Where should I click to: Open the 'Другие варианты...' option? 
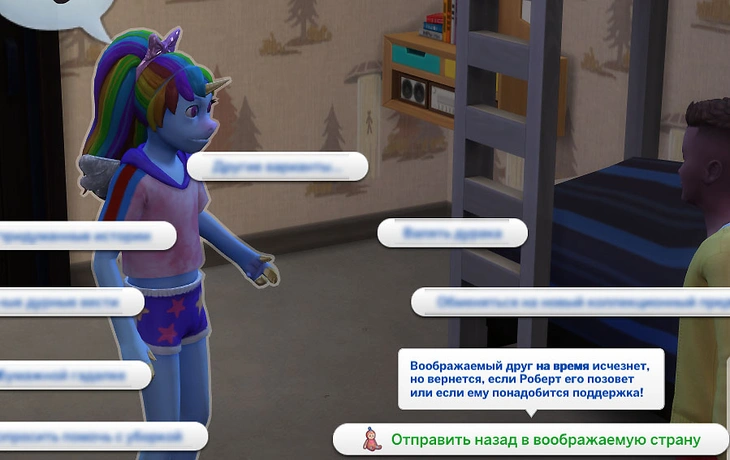[x=278, y=166]
